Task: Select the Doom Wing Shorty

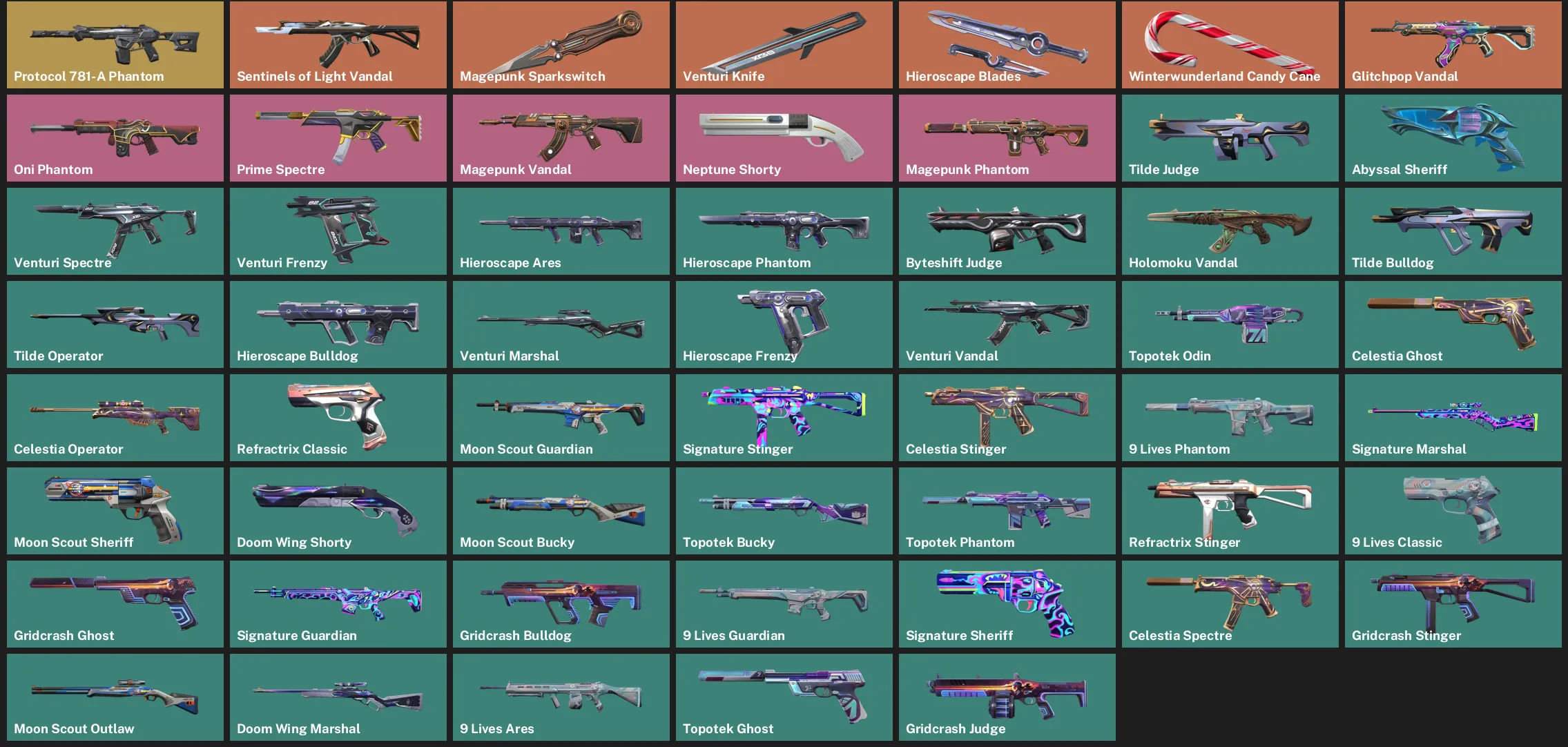Action: pos(338,510)
